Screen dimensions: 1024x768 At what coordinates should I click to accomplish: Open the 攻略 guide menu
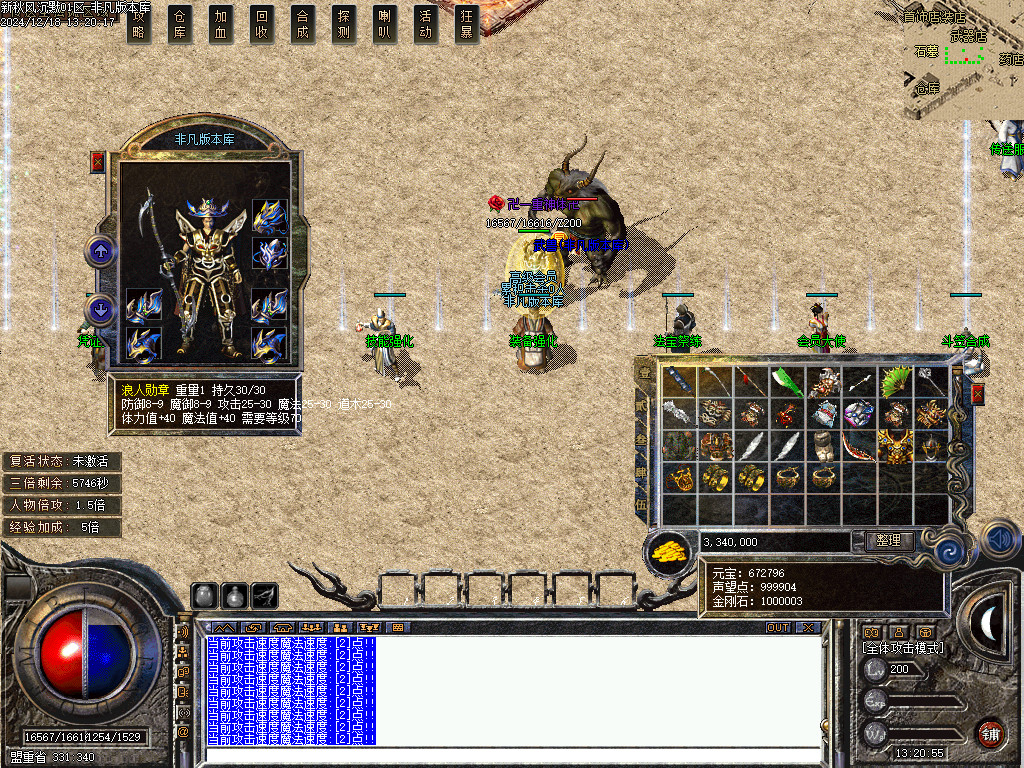[x=139, y=24]
